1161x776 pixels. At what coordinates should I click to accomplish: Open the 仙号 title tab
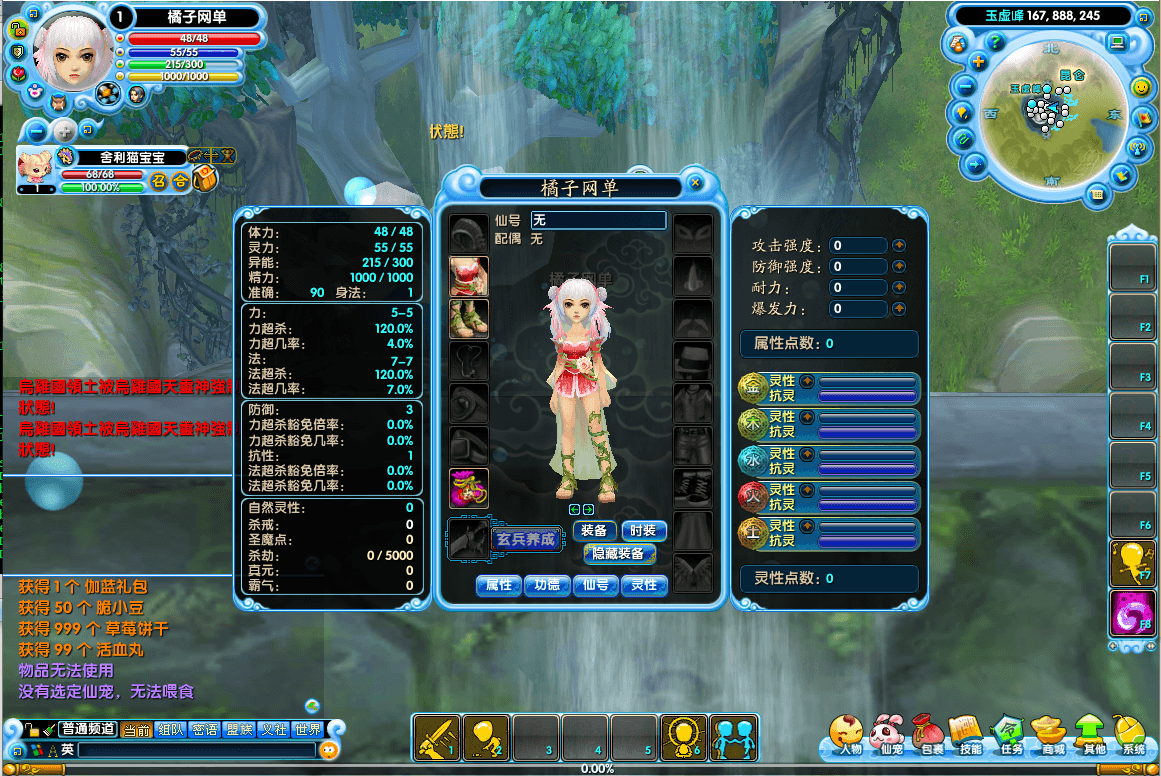coord(595,585)
